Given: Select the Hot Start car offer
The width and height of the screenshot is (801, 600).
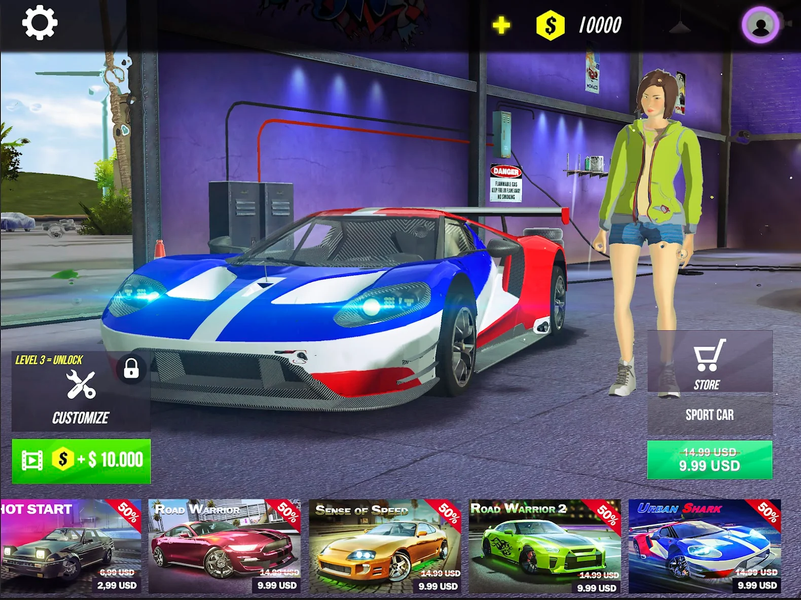Looking at the screenshot, I should pos(71,547).
